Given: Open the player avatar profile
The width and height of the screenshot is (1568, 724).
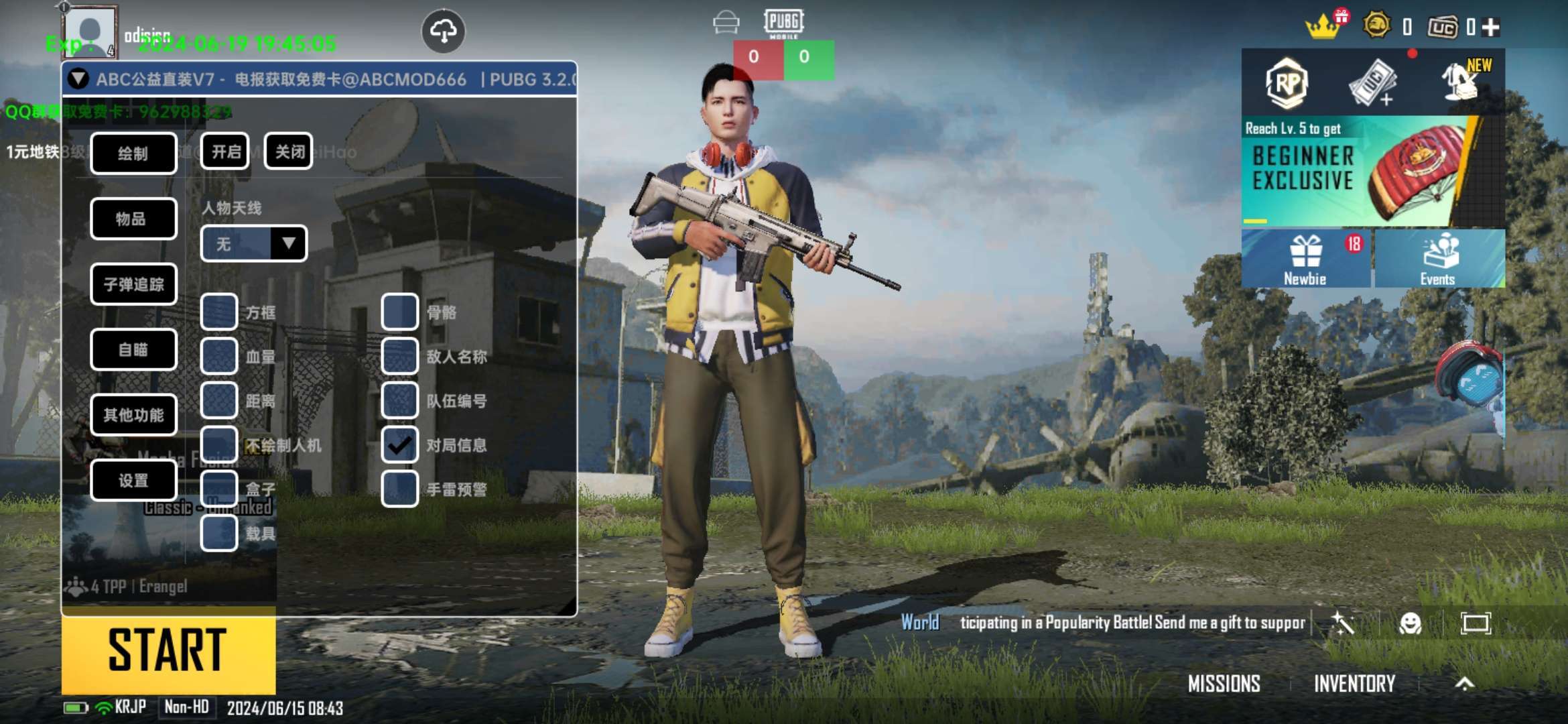Looking at the screenshot, I should tap(89, 32).
